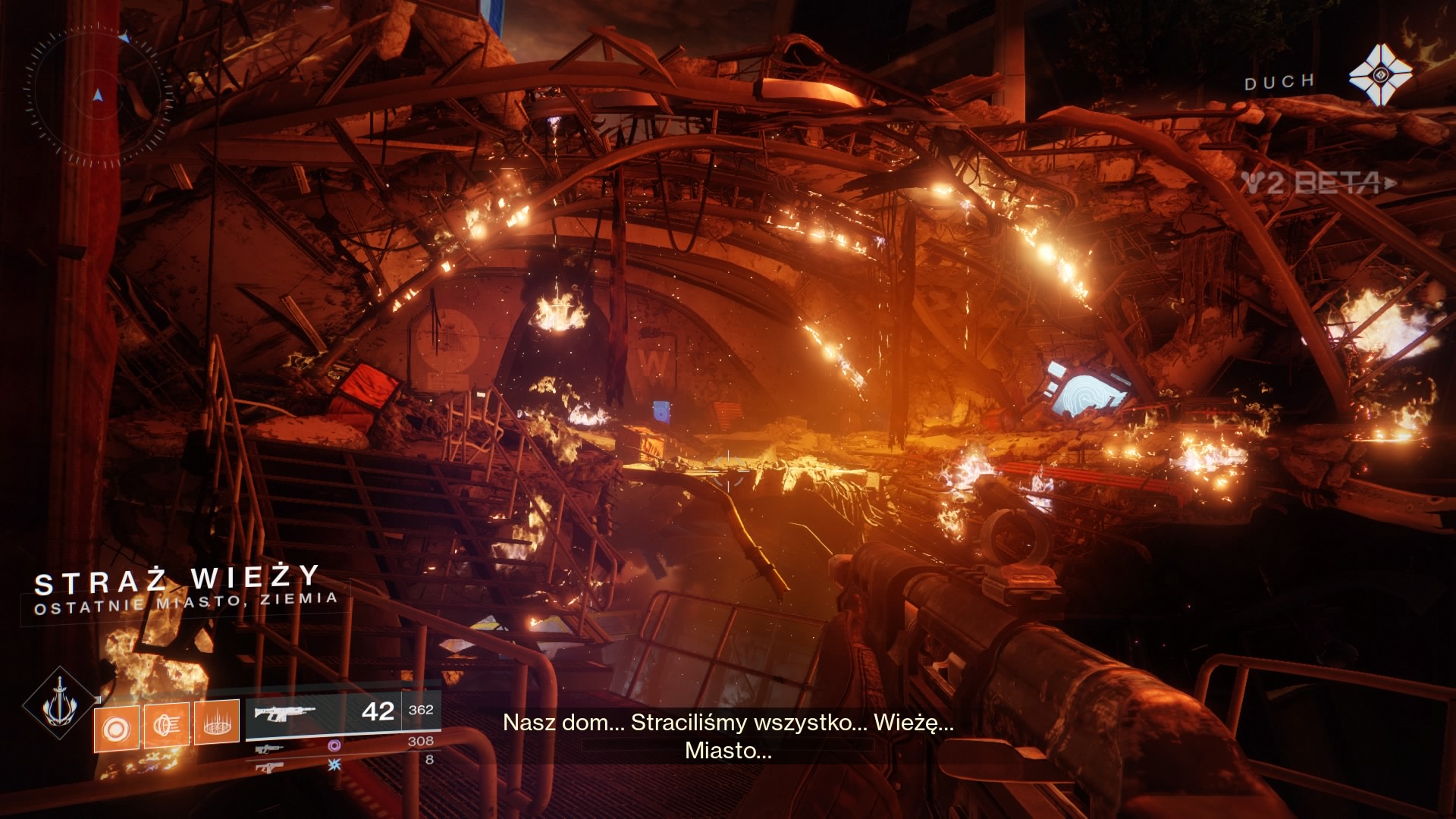The image size is (1456, 819).
Task: Activate the rift class ability icon
Action: click(x=217, y=721)
